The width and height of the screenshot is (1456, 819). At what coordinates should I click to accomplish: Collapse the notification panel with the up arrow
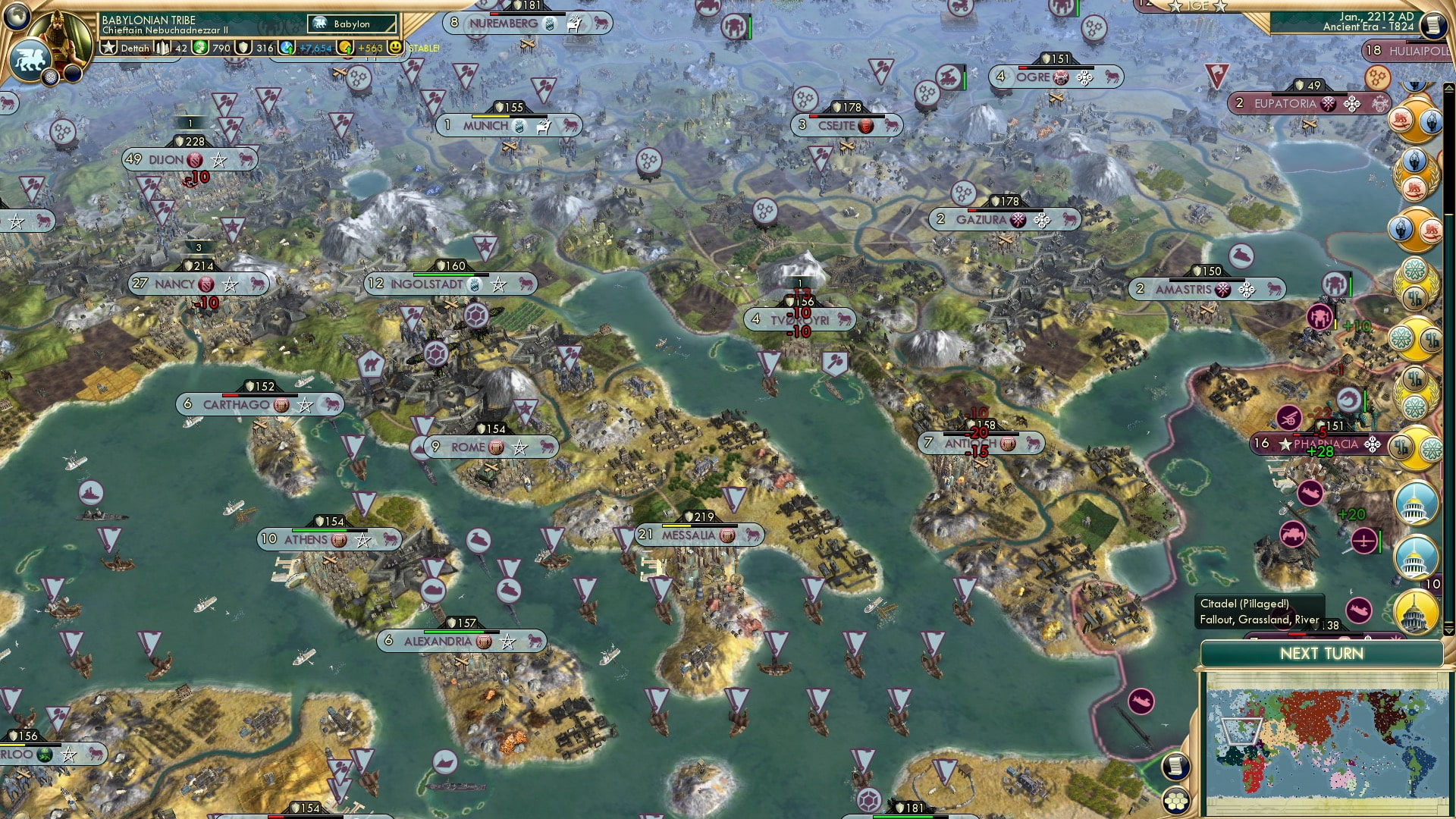pos(1448,88)
